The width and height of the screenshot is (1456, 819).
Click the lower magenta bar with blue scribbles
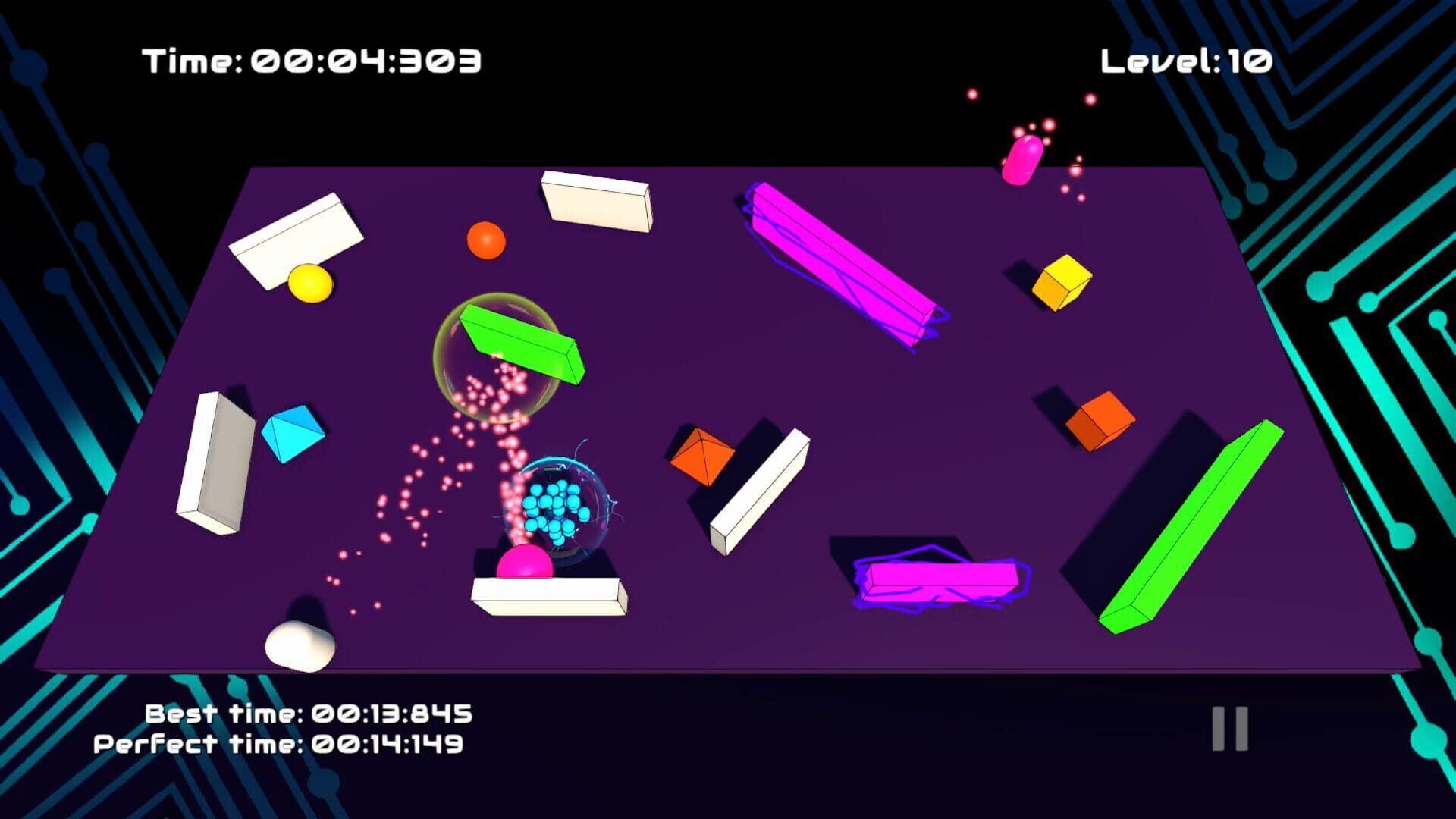pos(940,584)
